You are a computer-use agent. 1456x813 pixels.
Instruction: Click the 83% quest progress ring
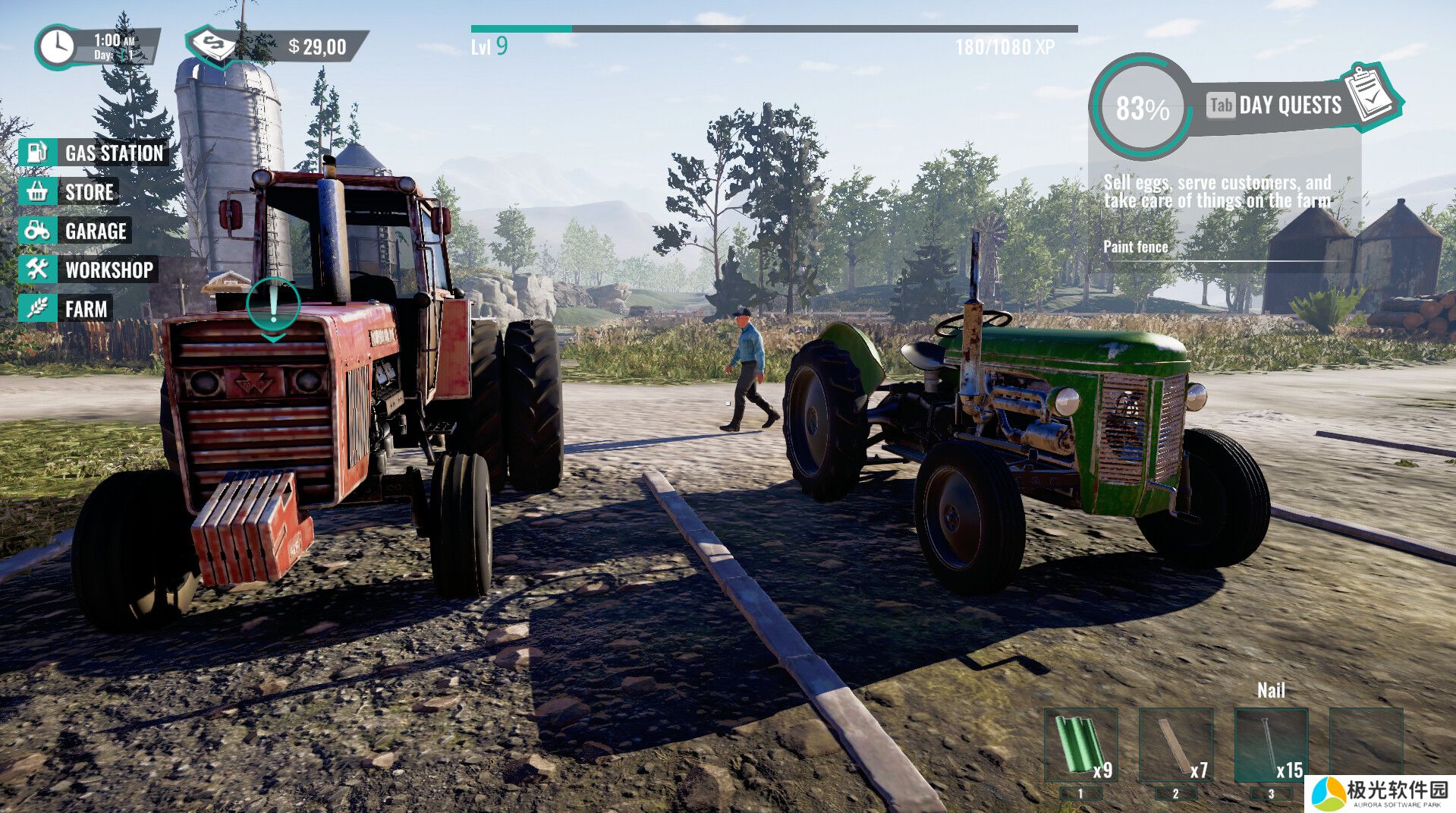click(1141, 108)
